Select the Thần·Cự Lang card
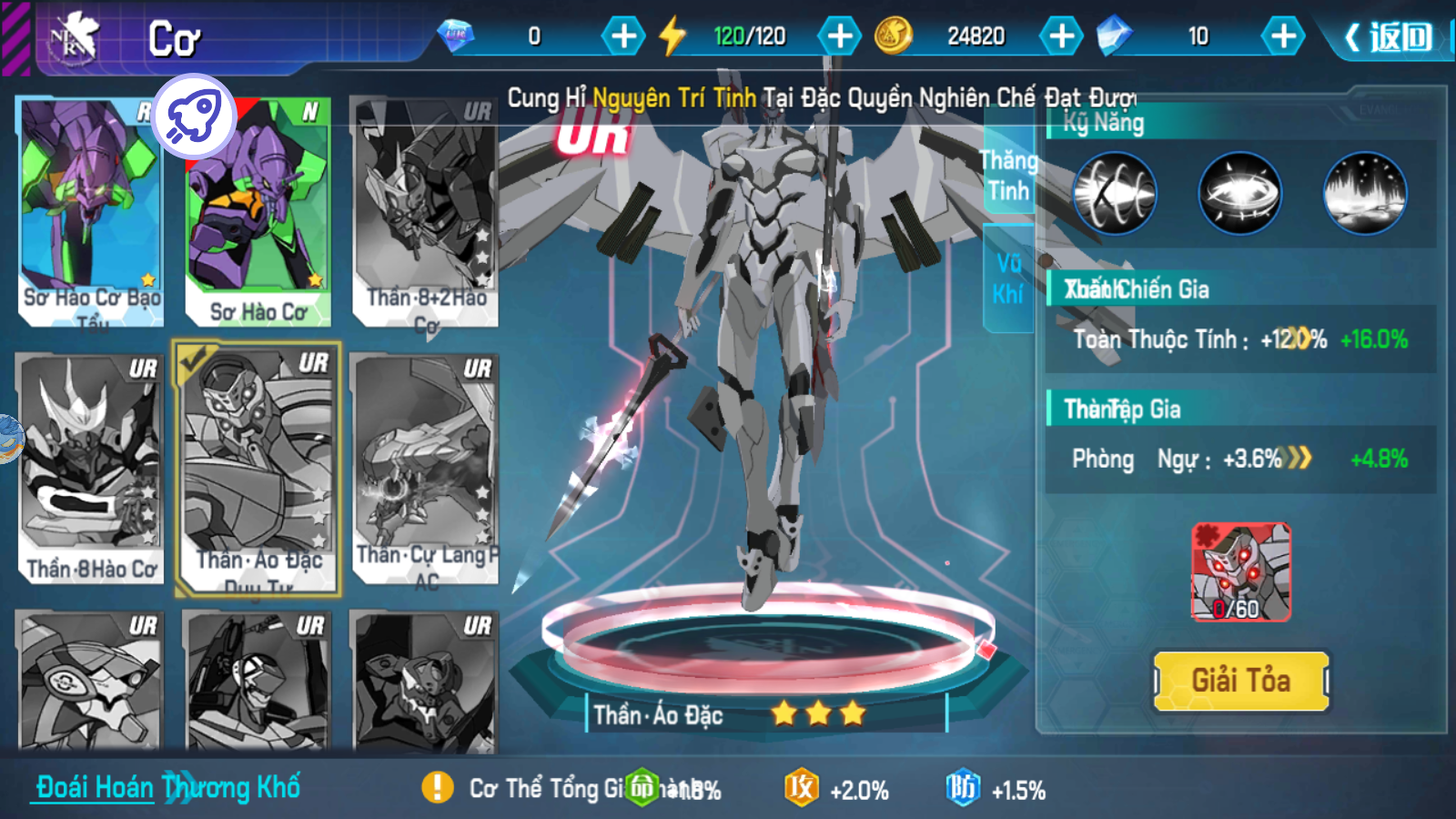The width and height of the screenshot is (1456, 819). click(x=425, y=469)
